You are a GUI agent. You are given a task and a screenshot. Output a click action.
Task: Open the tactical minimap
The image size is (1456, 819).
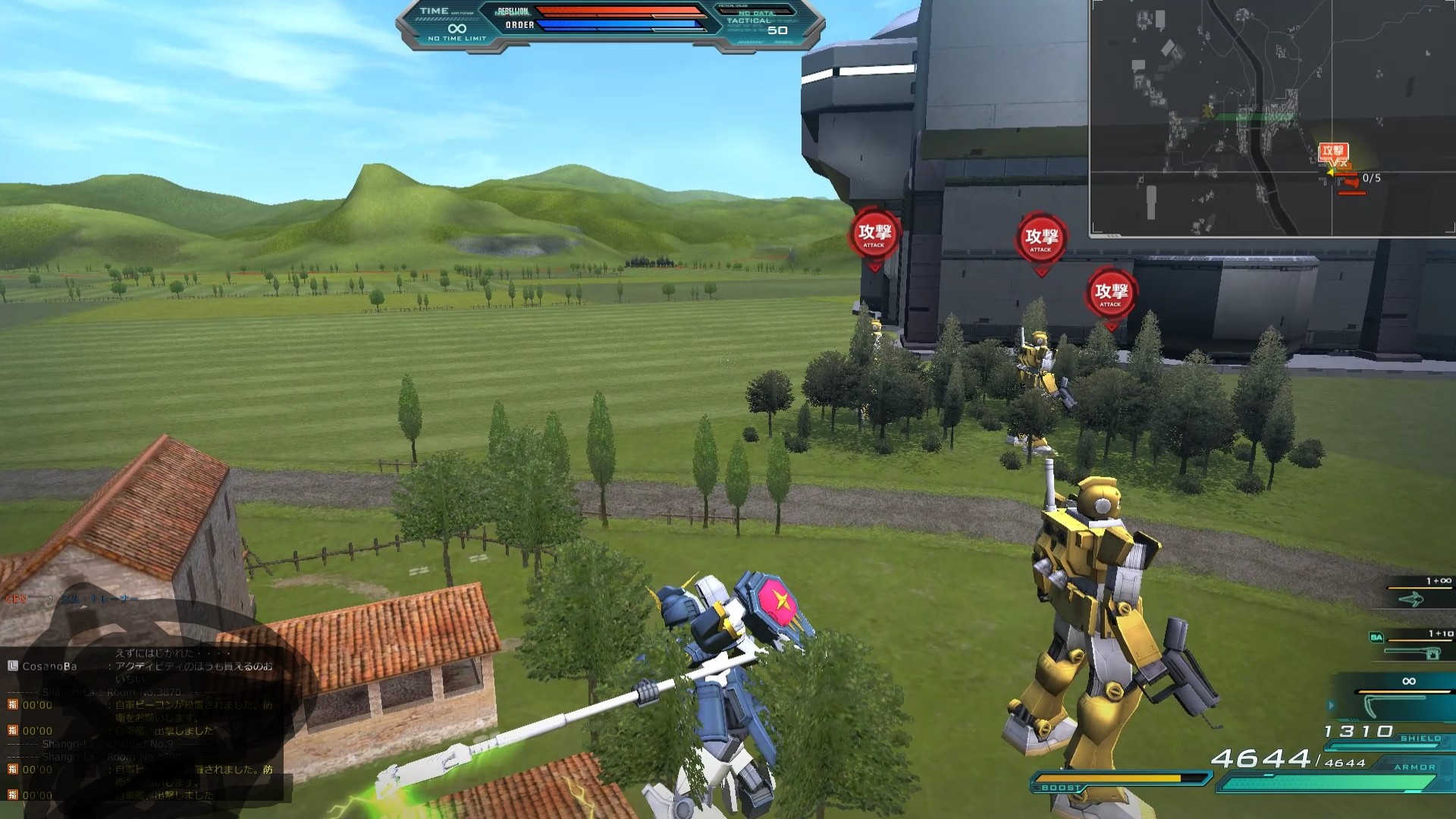click(x=1272, y=118)
